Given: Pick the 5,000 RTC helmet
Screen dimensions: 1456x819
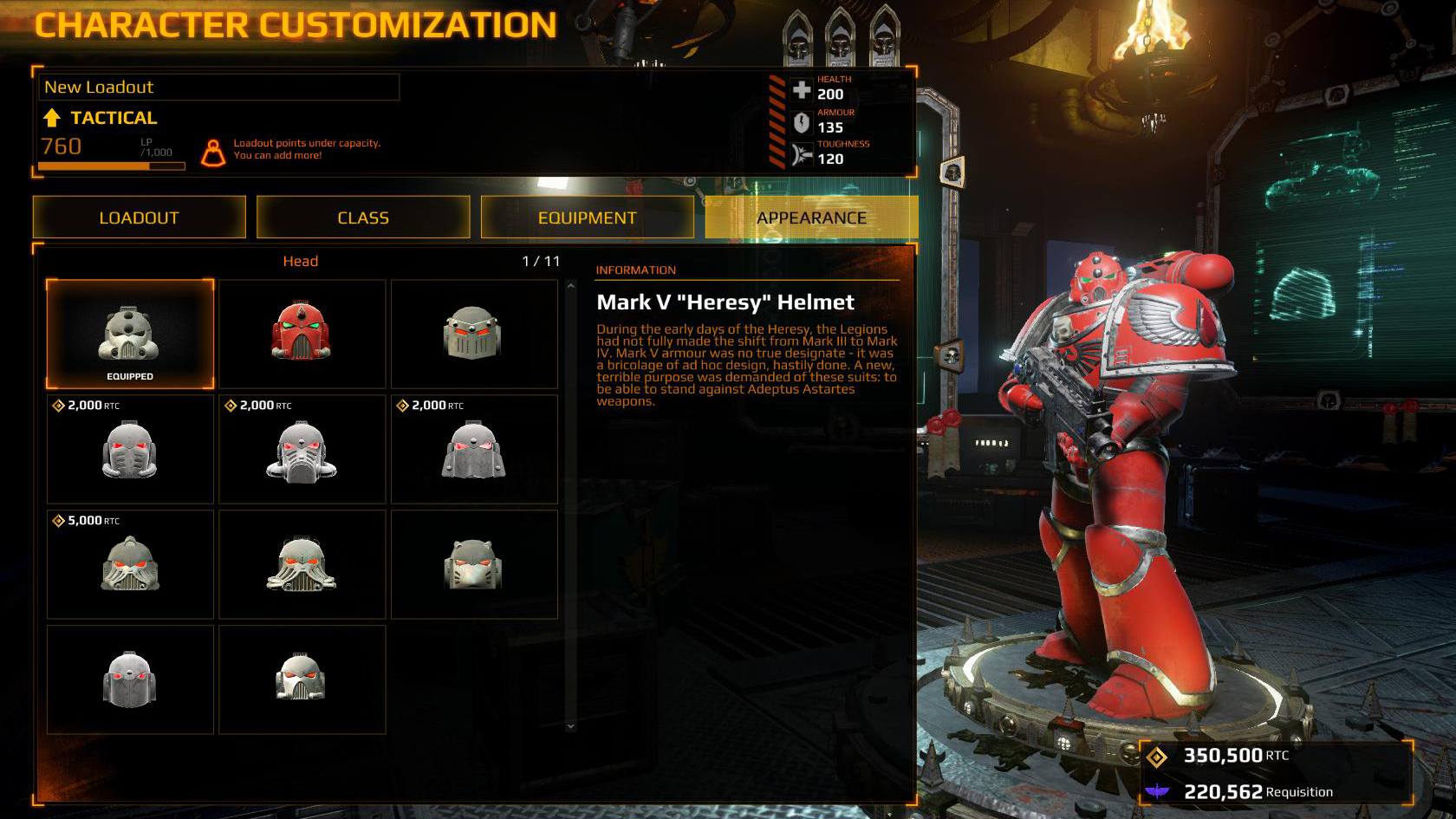Looking at the screenshot, I should (x=130, y=564).
